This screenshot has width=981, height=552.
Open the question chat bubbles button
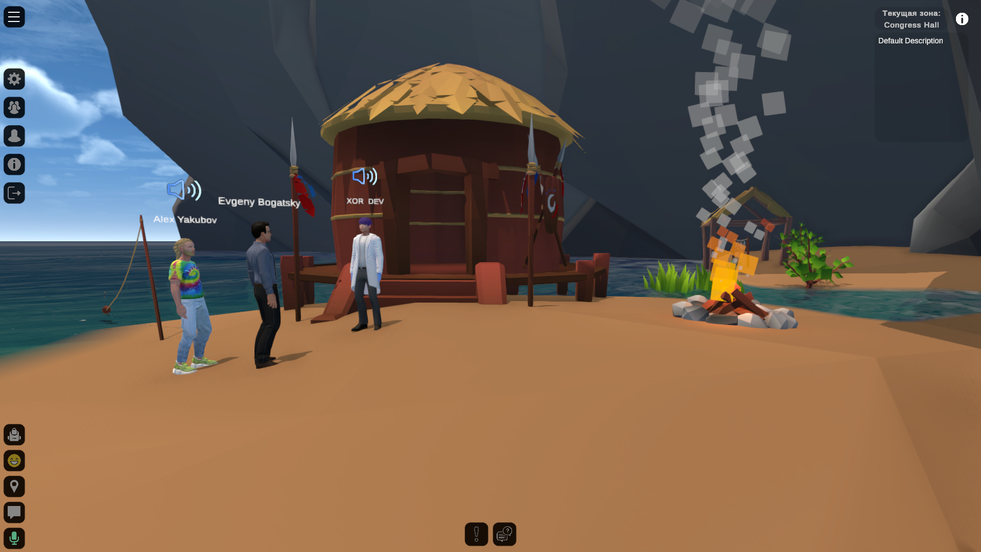click(x=504, y=534)
